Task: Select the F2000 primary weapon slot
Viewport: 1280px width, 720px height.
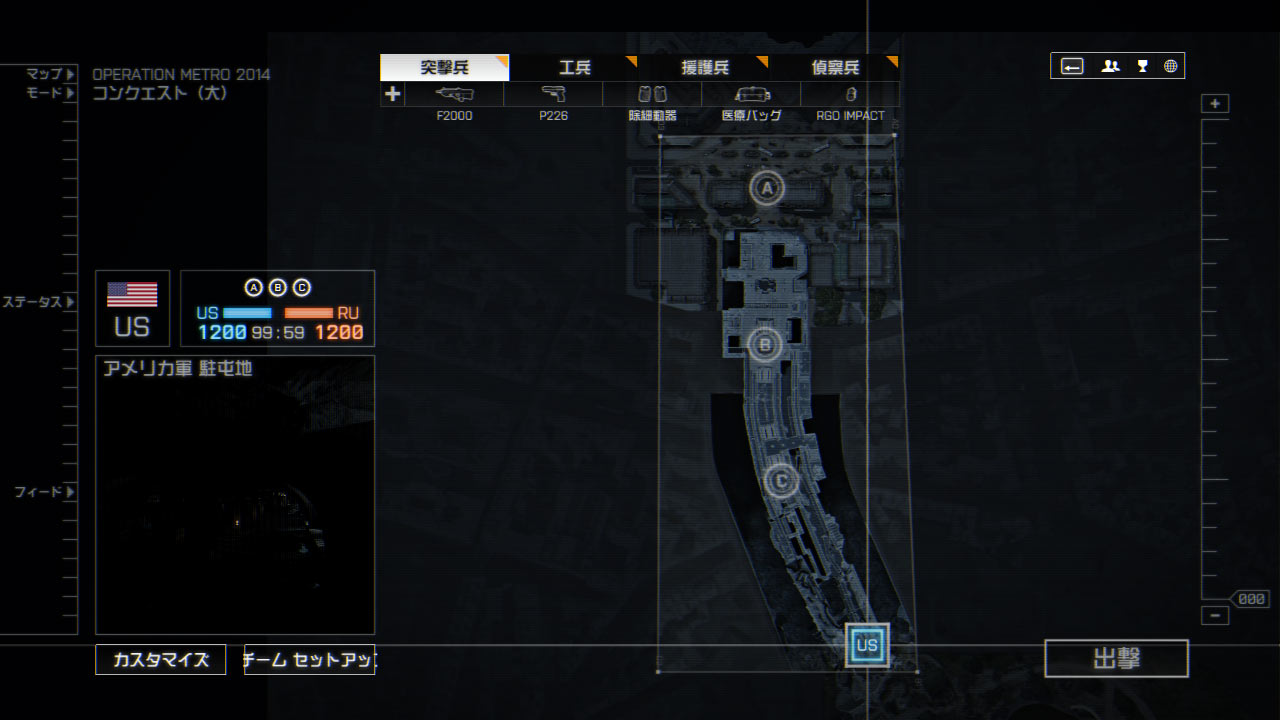Action: click(x=454, y=95)
